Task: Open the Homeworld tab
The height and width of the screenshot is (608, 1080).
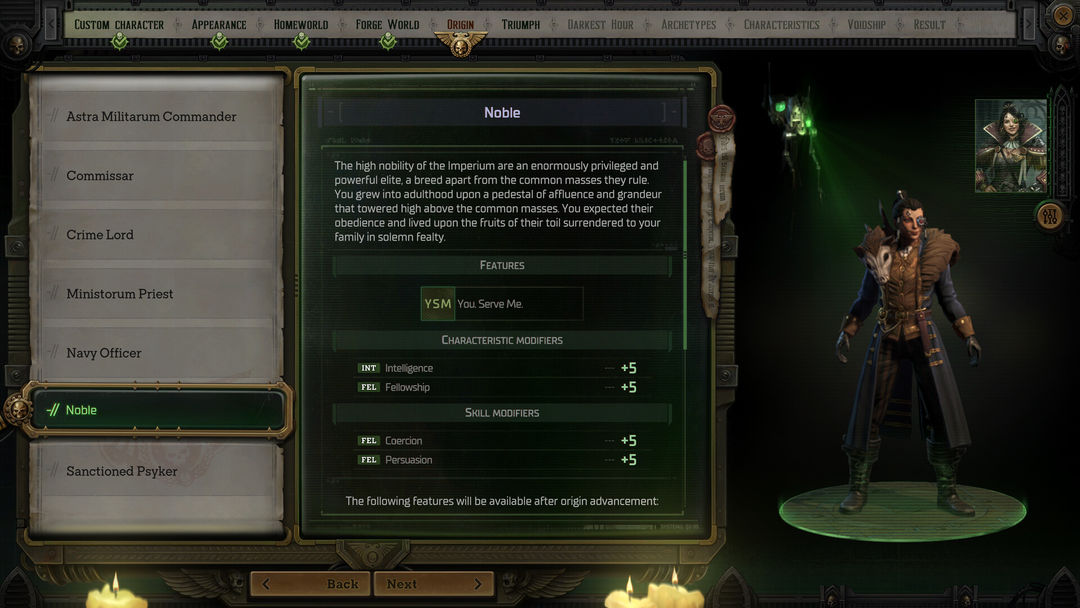Action: (x=301, y=24)
